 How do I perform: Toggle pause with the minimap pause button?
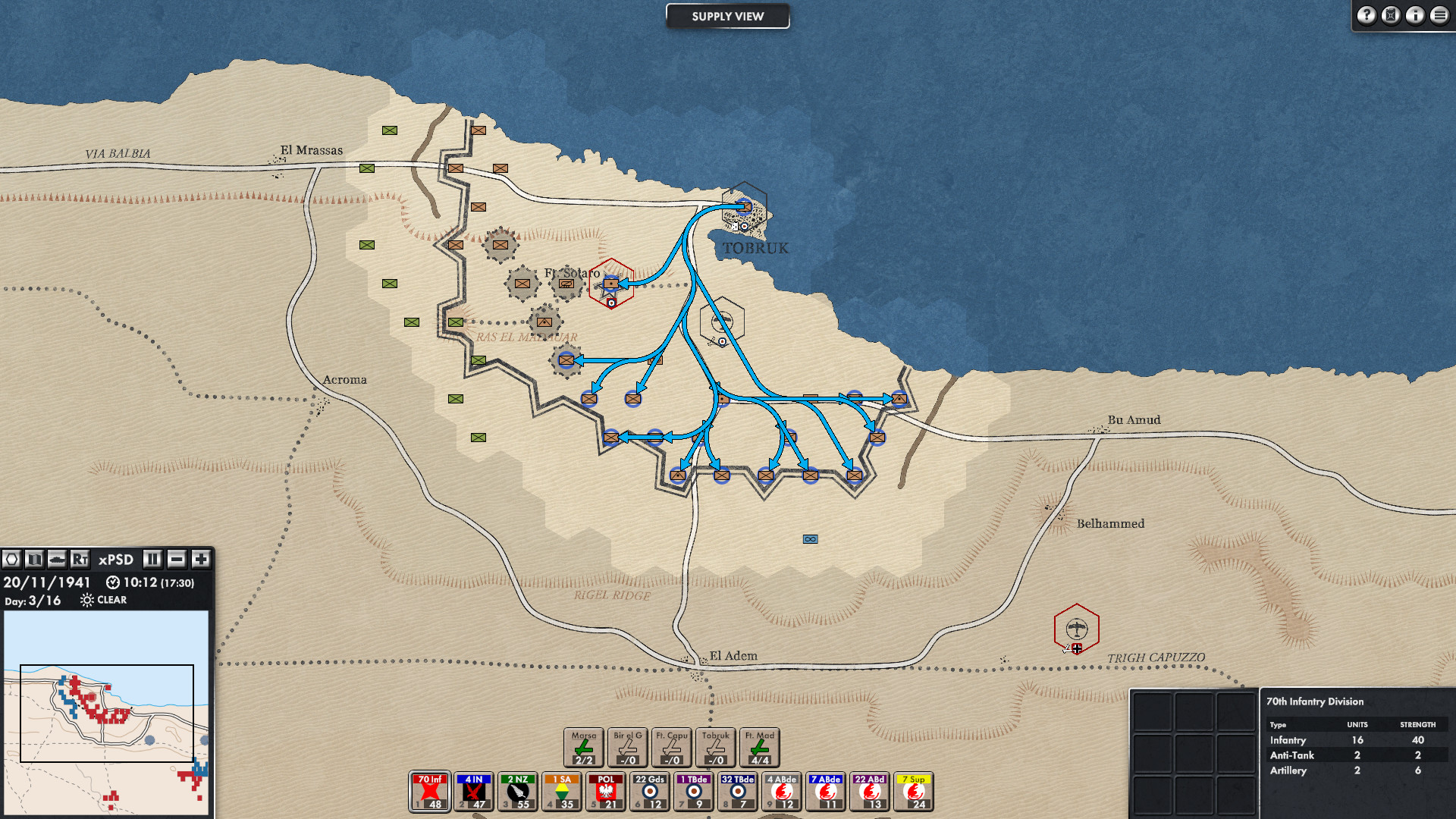[x=152, y=560]
